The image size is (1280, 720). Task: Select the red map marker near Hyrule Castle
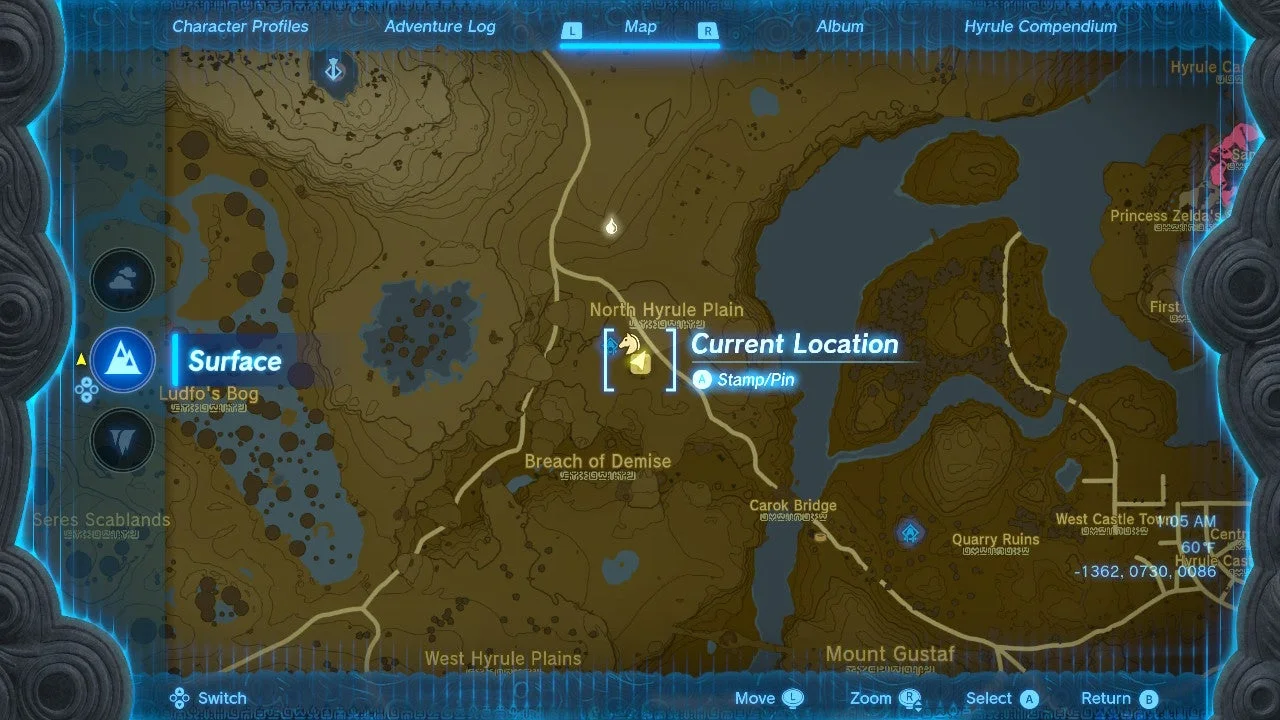coord(1227,160)
